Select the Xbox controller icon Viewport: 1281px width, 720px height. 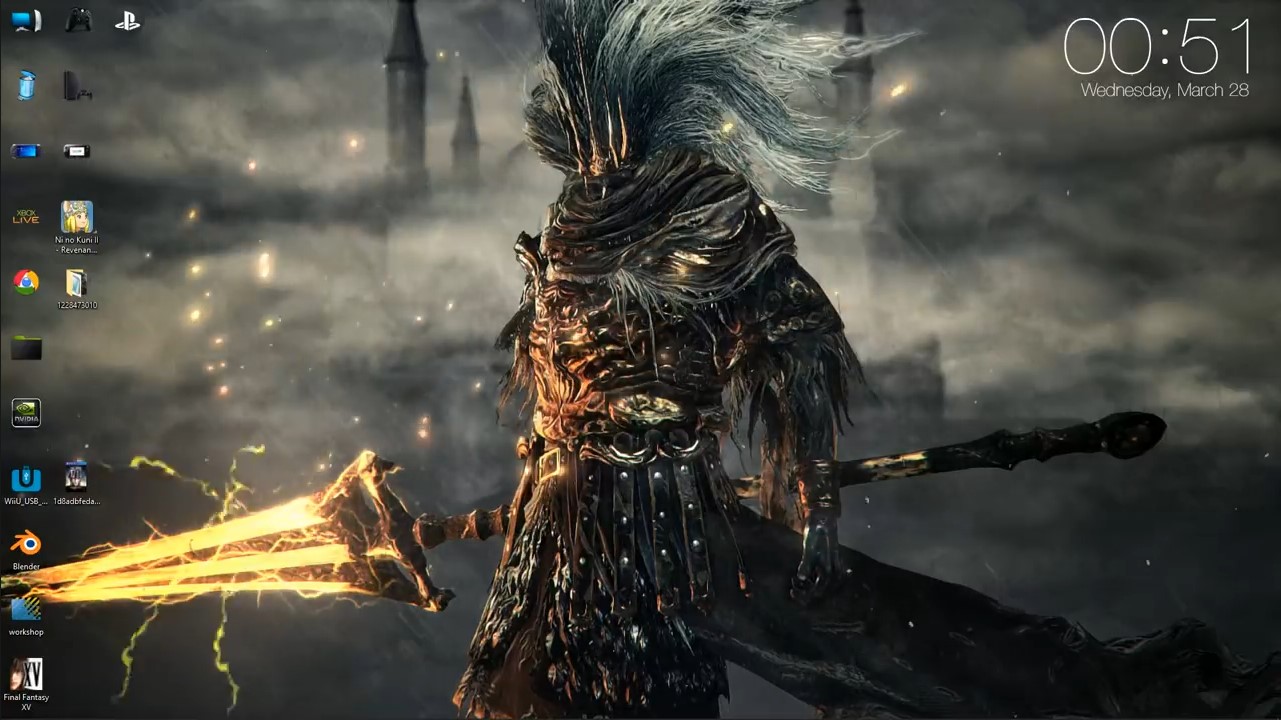77,20
